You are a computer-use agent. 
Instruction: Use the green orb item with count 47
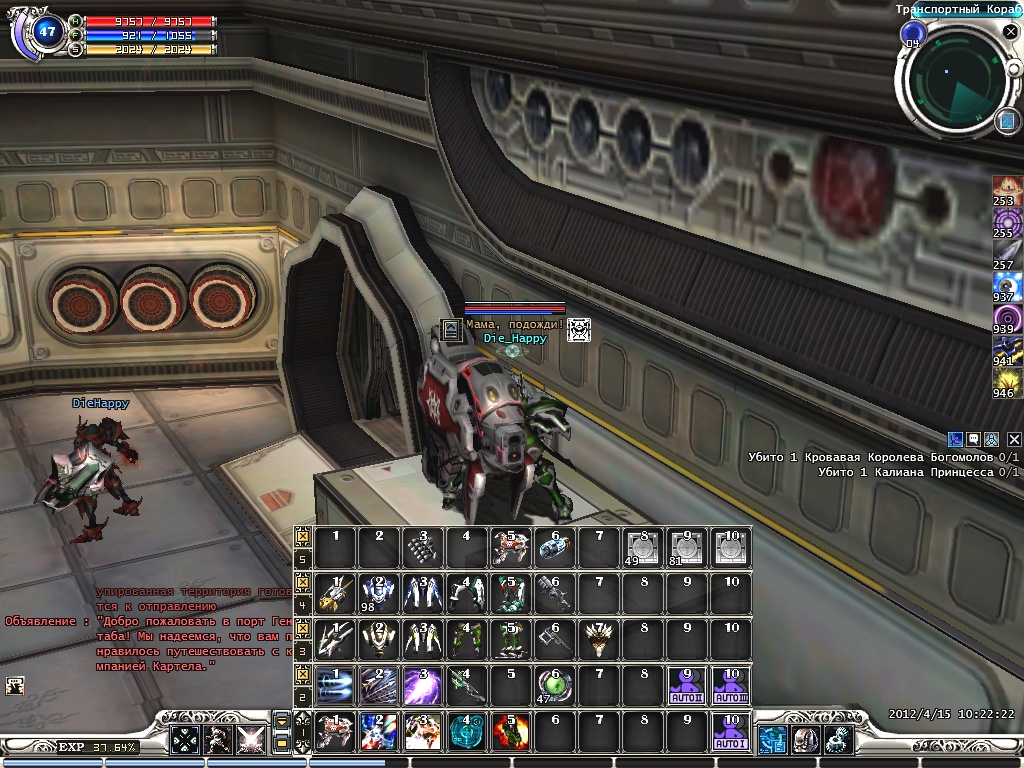[x=555, y=687]
